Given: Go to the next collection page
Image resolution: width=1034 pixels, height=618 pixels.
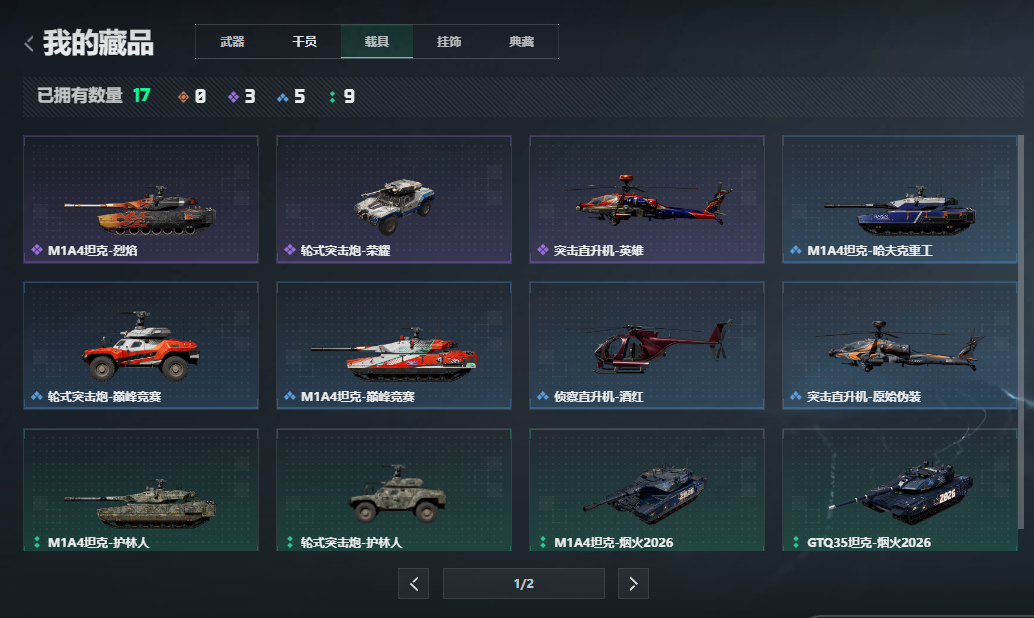Looking at the screenshot, I should 633,584.
